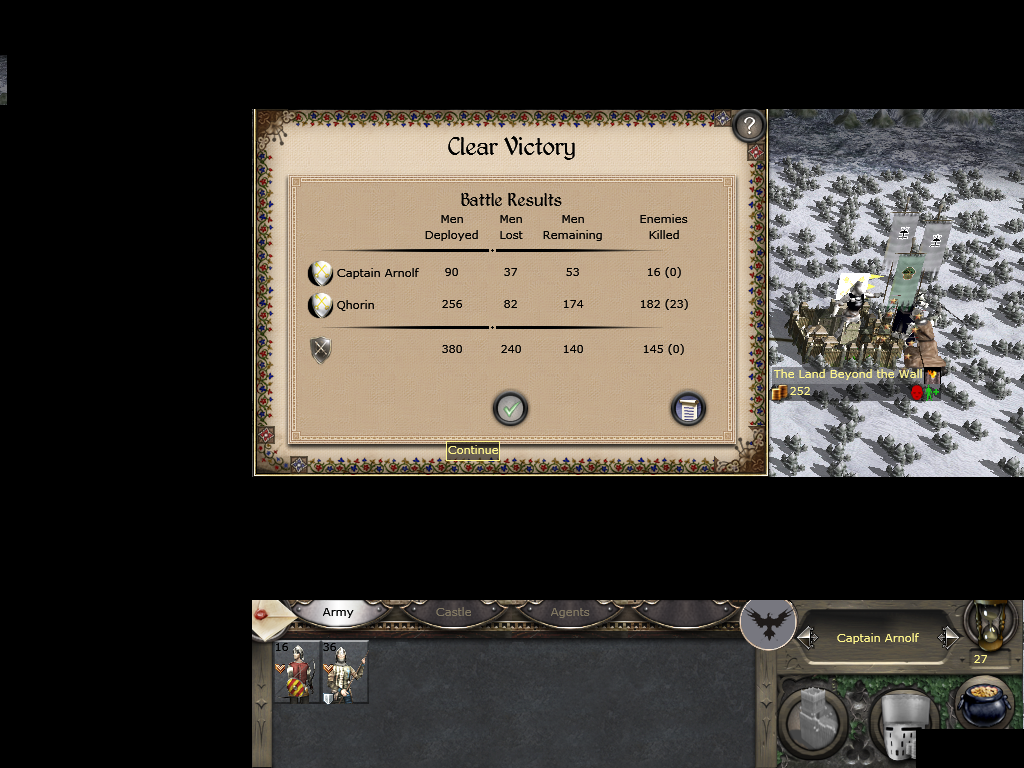Cycle to next character with right arrow
This screenshot has width=1024, height=768.
click(x=948, y=638)
